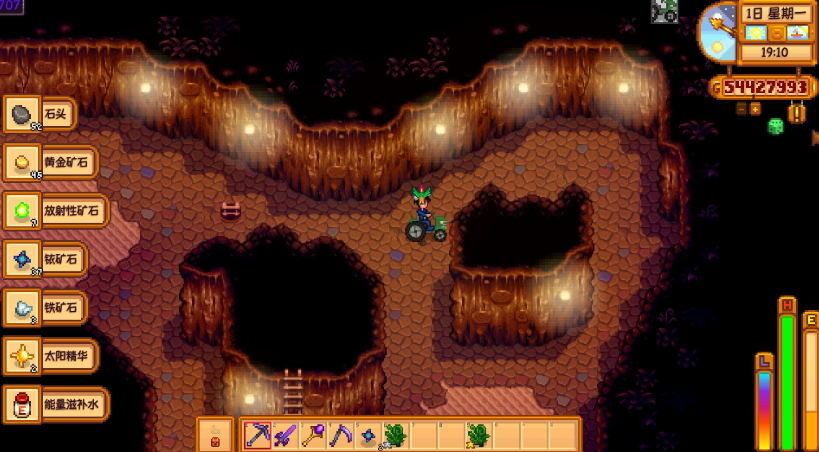The image size is (819, 452).
Task: Pick the blue star-shaped item in hotbar
Action: pyautogui.click(x=368, y=436)
